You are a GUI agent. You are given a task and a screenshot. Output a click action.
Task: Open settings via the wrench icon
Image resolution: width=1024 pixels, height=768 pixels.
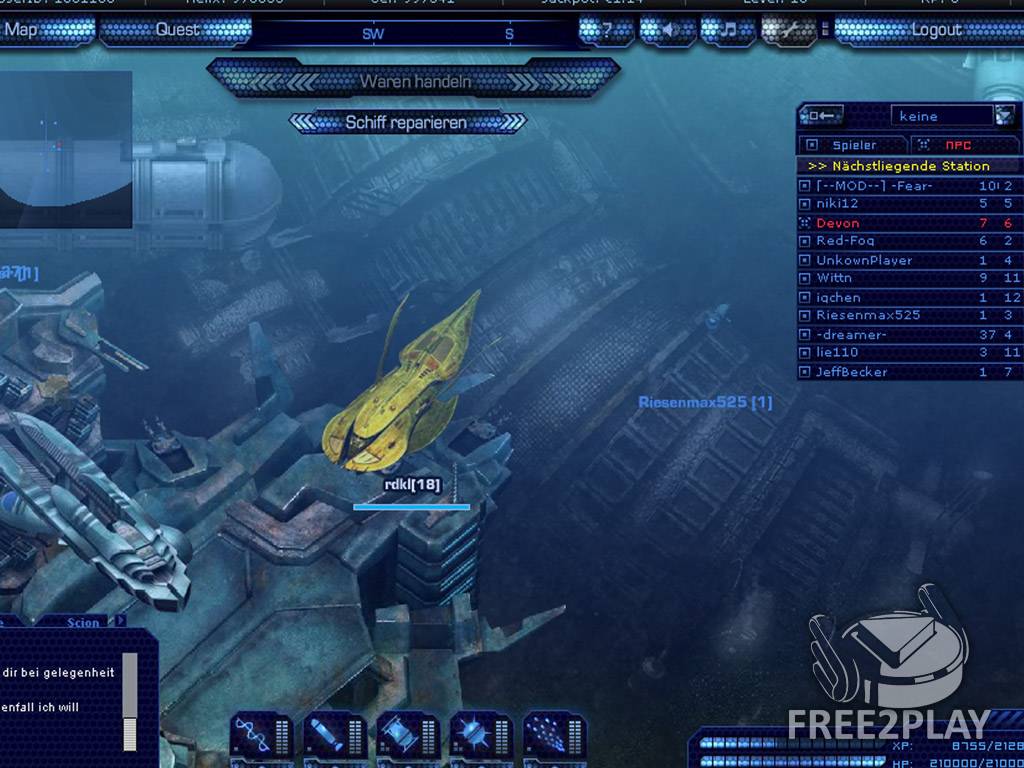(789, 30)
